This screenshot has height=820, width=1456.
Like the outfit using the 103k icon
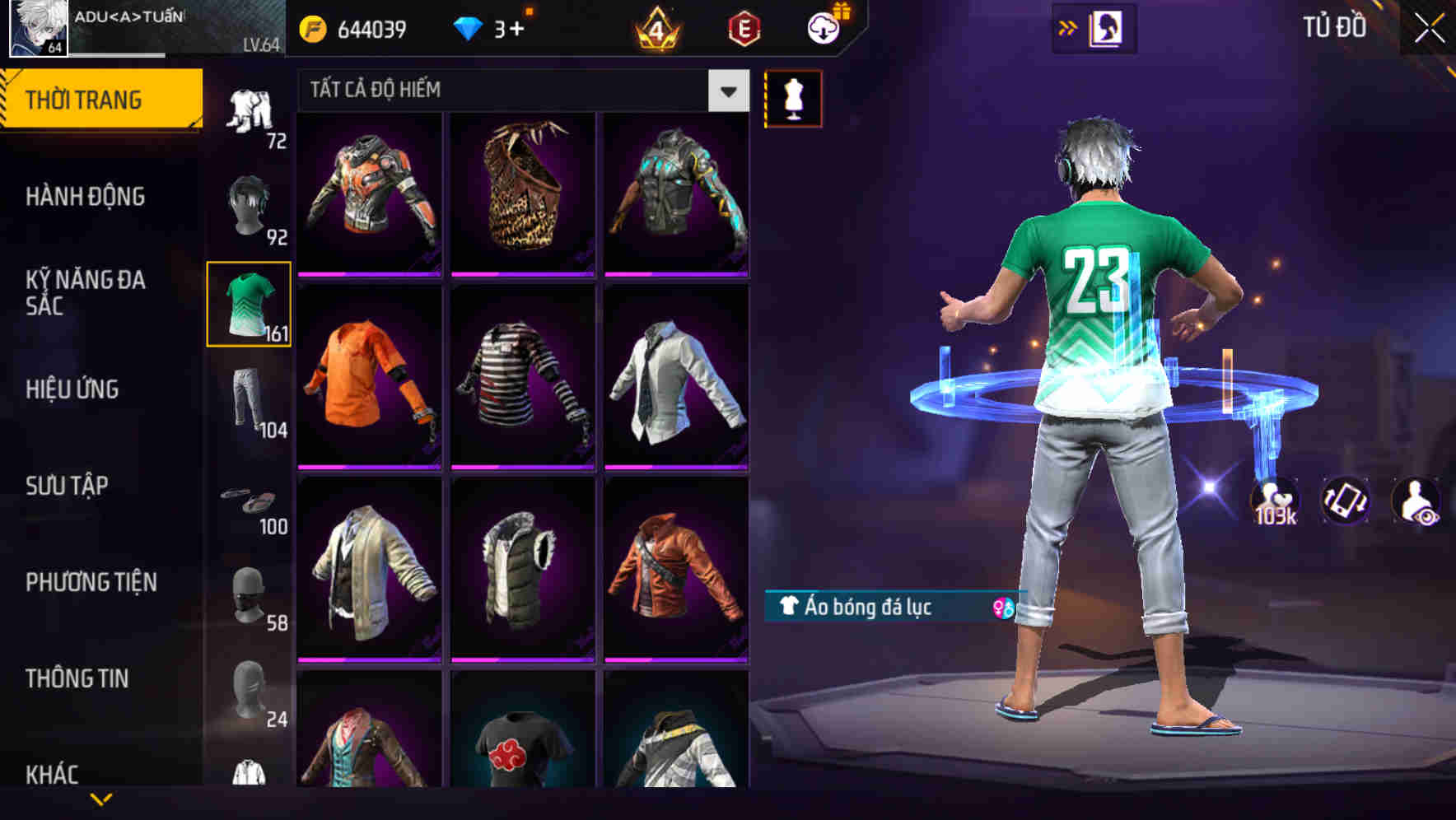tap(1276, 501)
